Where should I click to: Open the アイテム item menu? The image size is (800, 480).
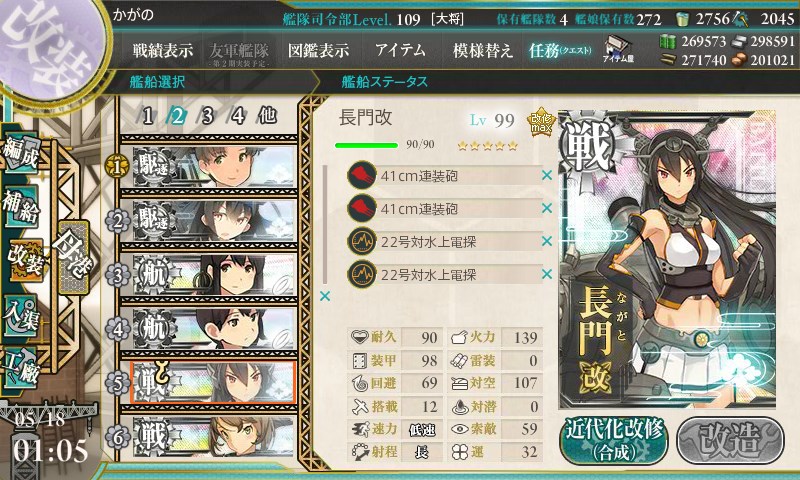tap(400, 50)
